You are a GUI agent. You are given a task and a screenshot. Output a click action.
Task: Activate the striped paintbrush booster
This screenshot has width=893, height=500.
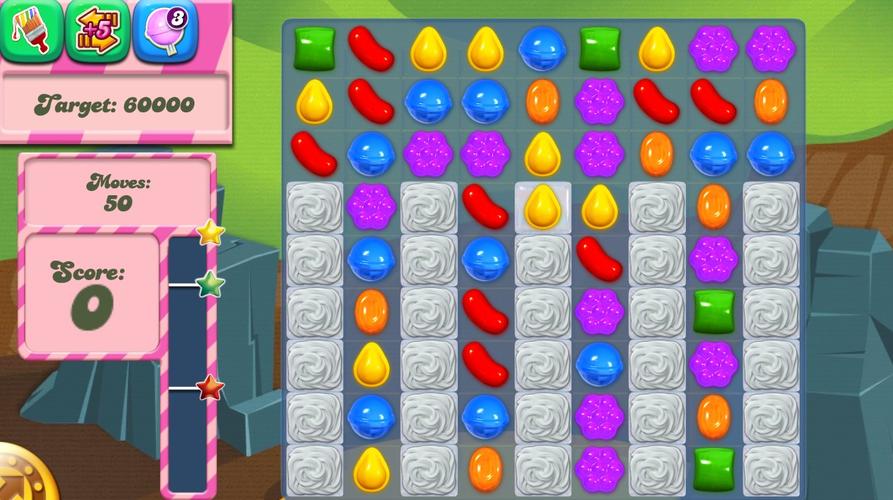[29, 30]
